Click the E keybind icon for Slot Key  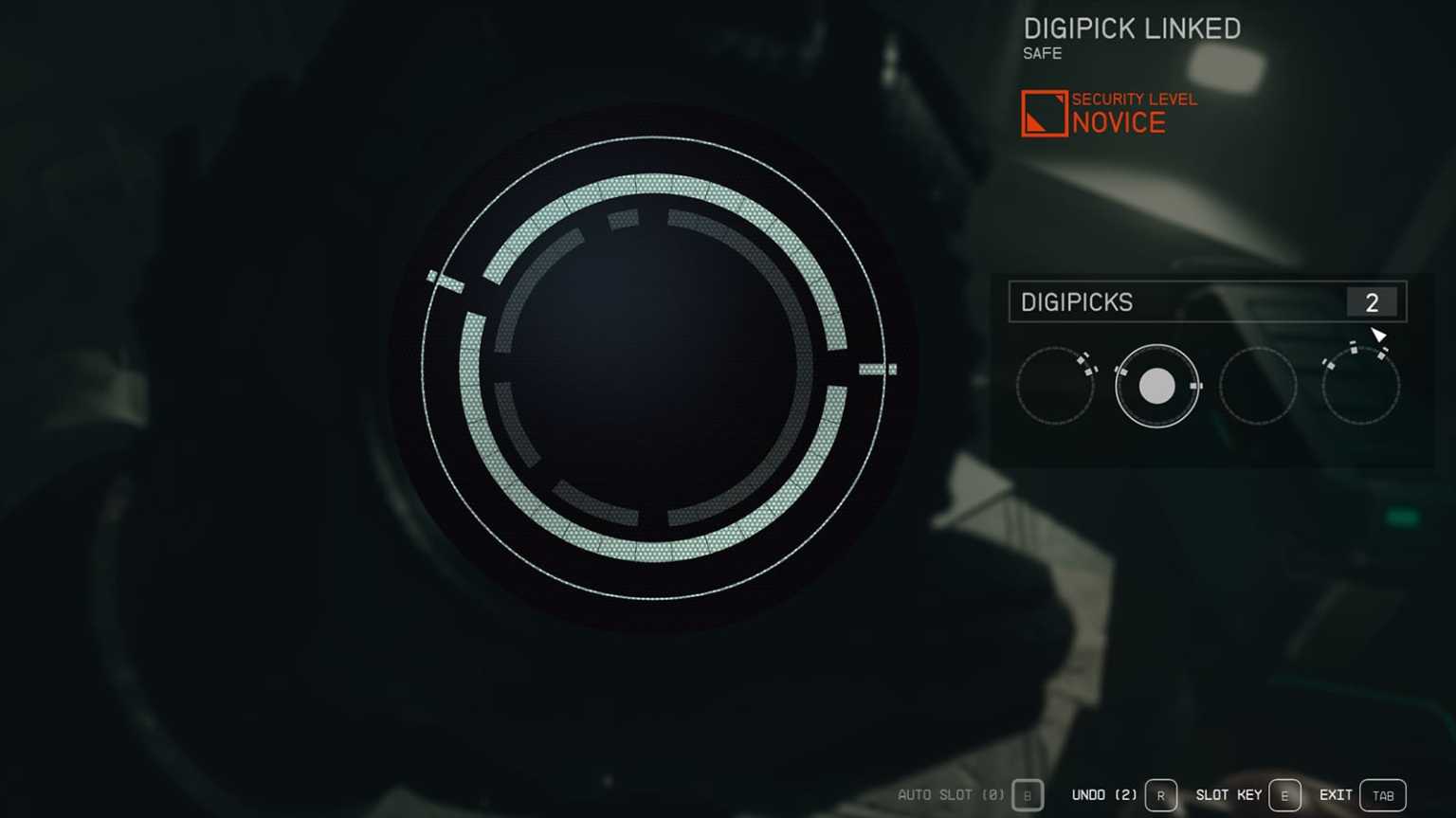pos(1285,795)
